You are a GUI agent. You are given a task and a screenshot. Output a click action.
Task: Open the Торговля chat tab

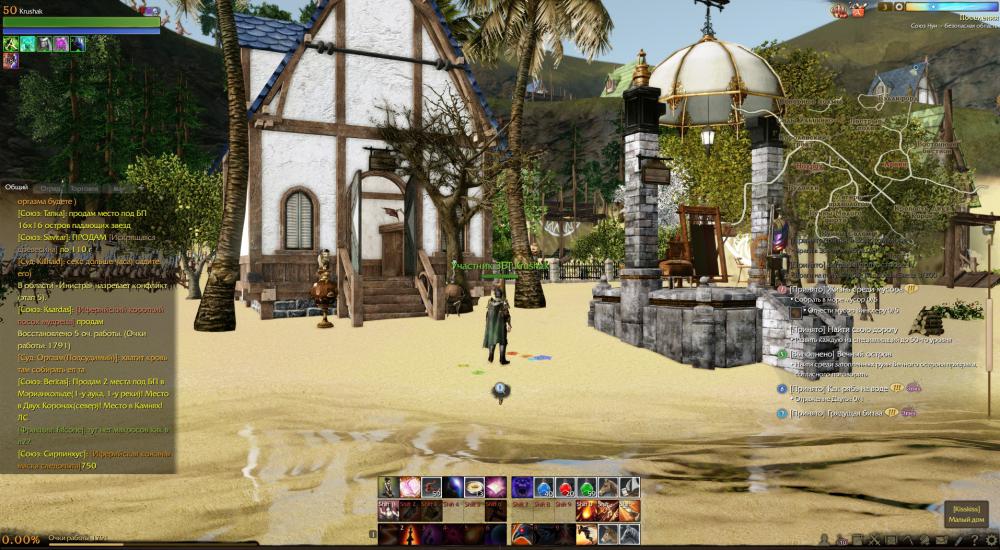(85, 188)
